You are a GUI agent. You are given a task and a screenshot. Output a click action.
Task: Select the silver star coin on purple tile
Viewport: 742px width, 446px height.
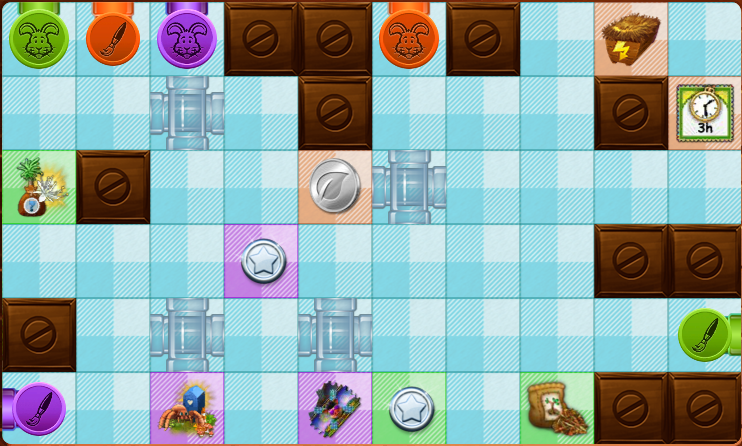click(262, 261)
